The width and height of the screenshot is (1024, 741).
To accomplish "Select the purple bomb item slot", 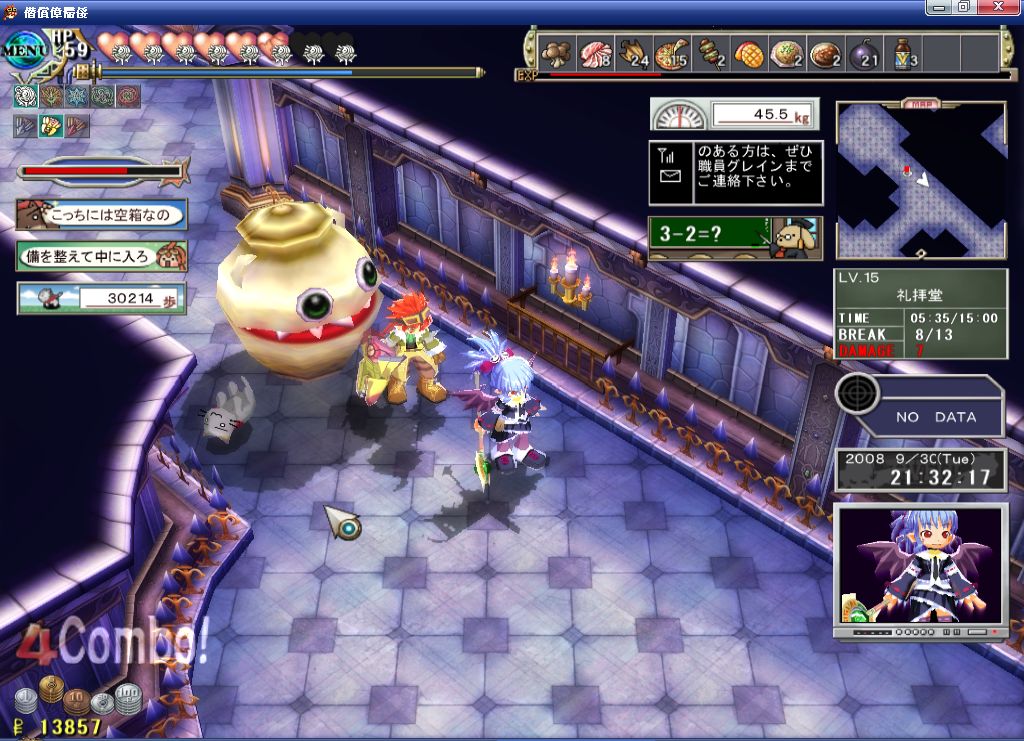I will click(x=864, y=53).
